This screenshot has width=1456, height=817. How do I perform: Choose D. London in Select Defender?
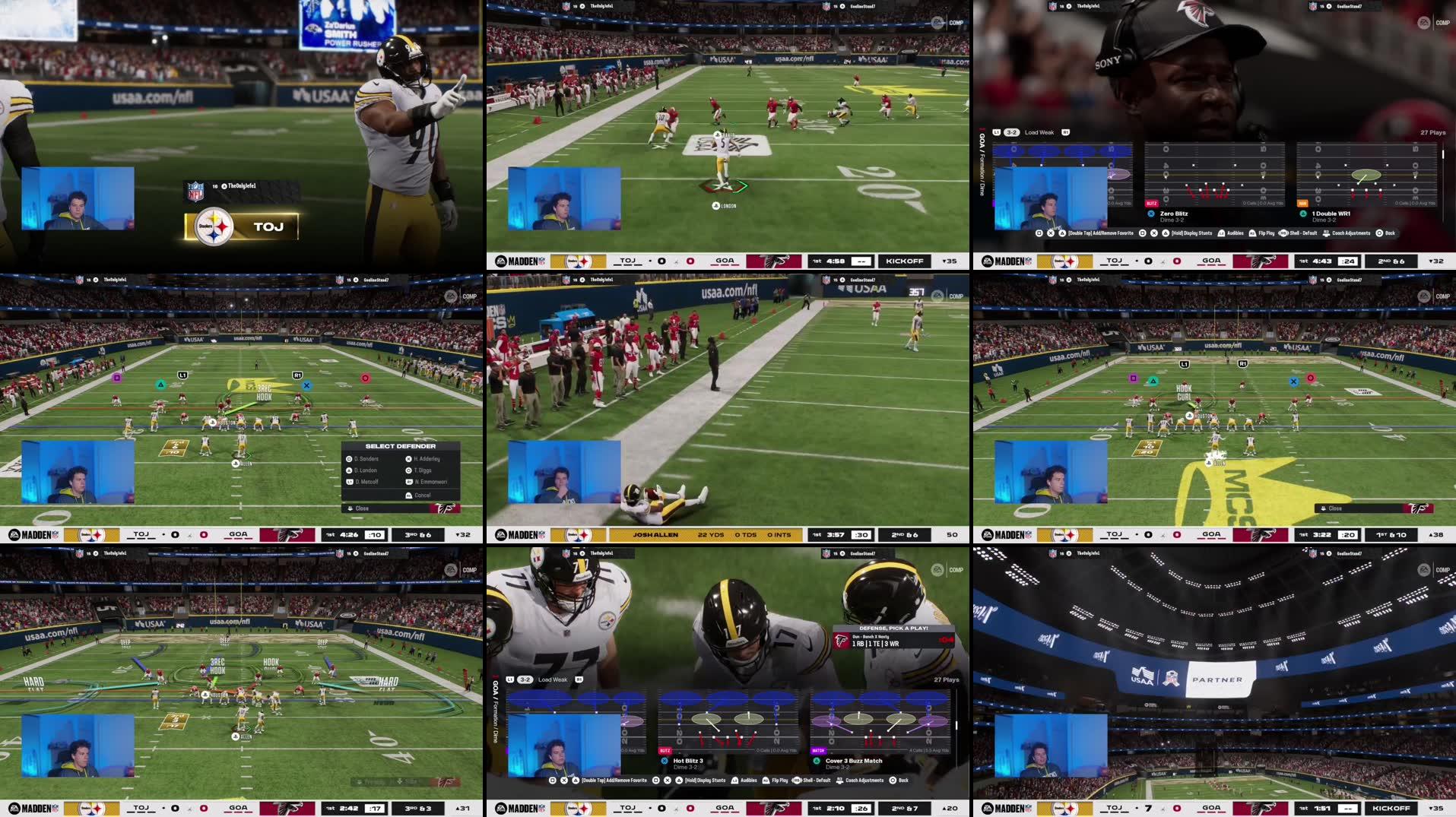[366, 470]
